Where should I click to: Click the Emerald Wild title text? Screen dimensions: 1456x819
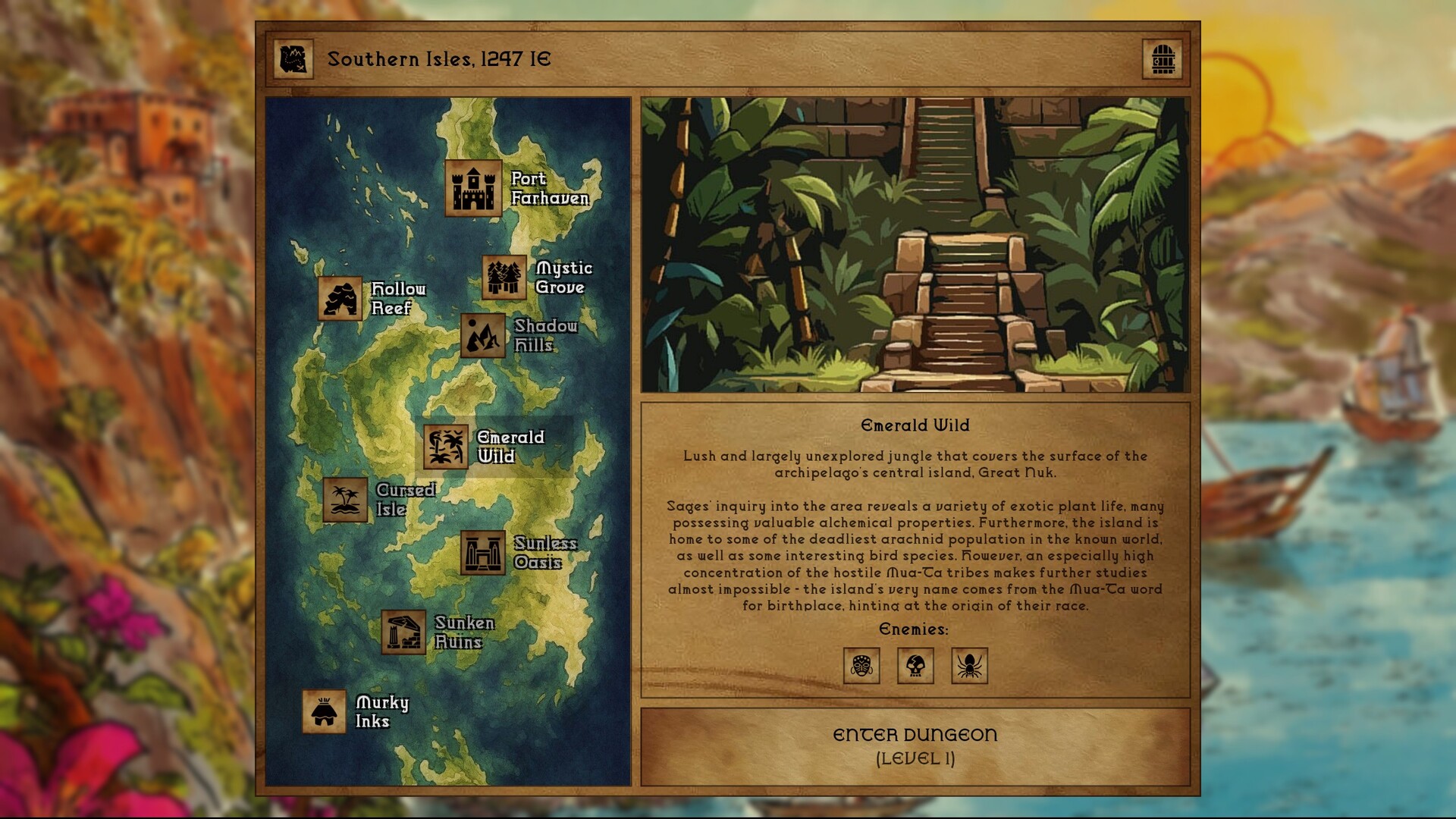click(915, 425)
